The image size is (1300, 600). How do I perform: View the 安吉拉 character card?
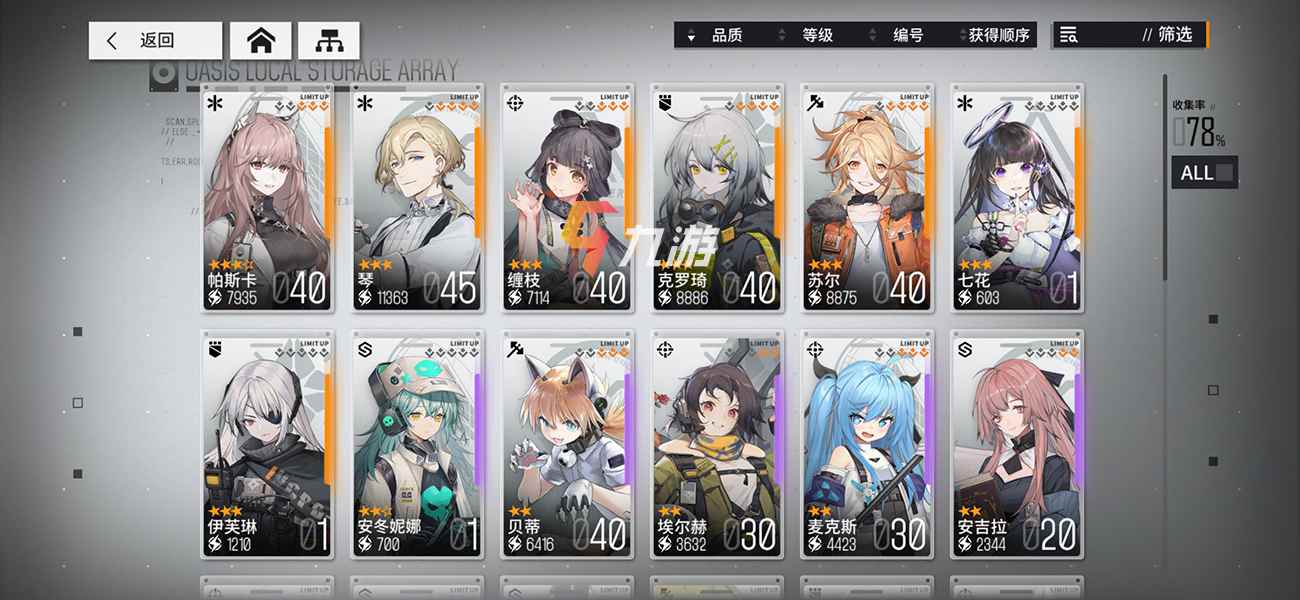[1016, 444]
